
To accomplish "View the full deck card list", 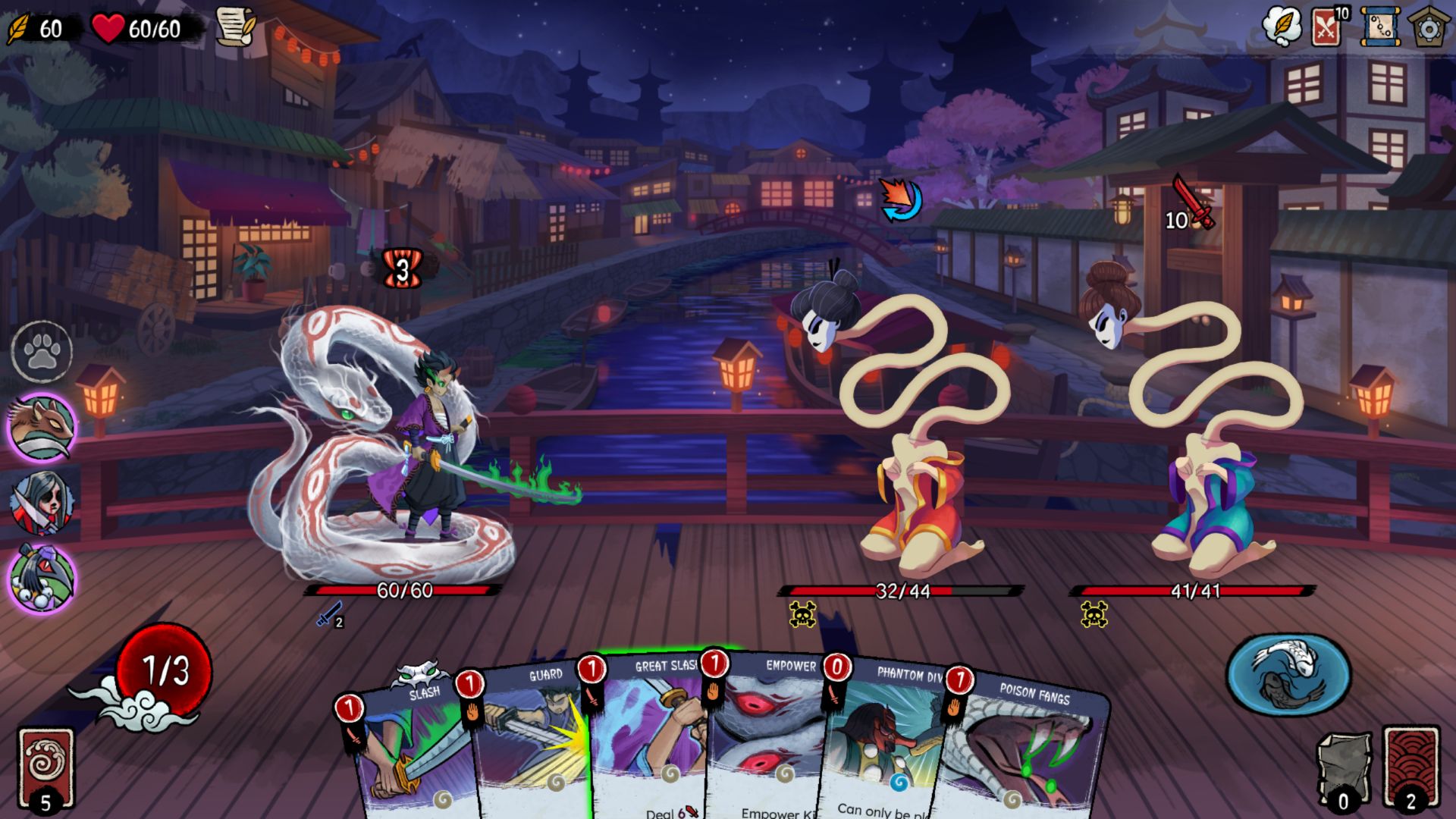I will (1327, 27).
